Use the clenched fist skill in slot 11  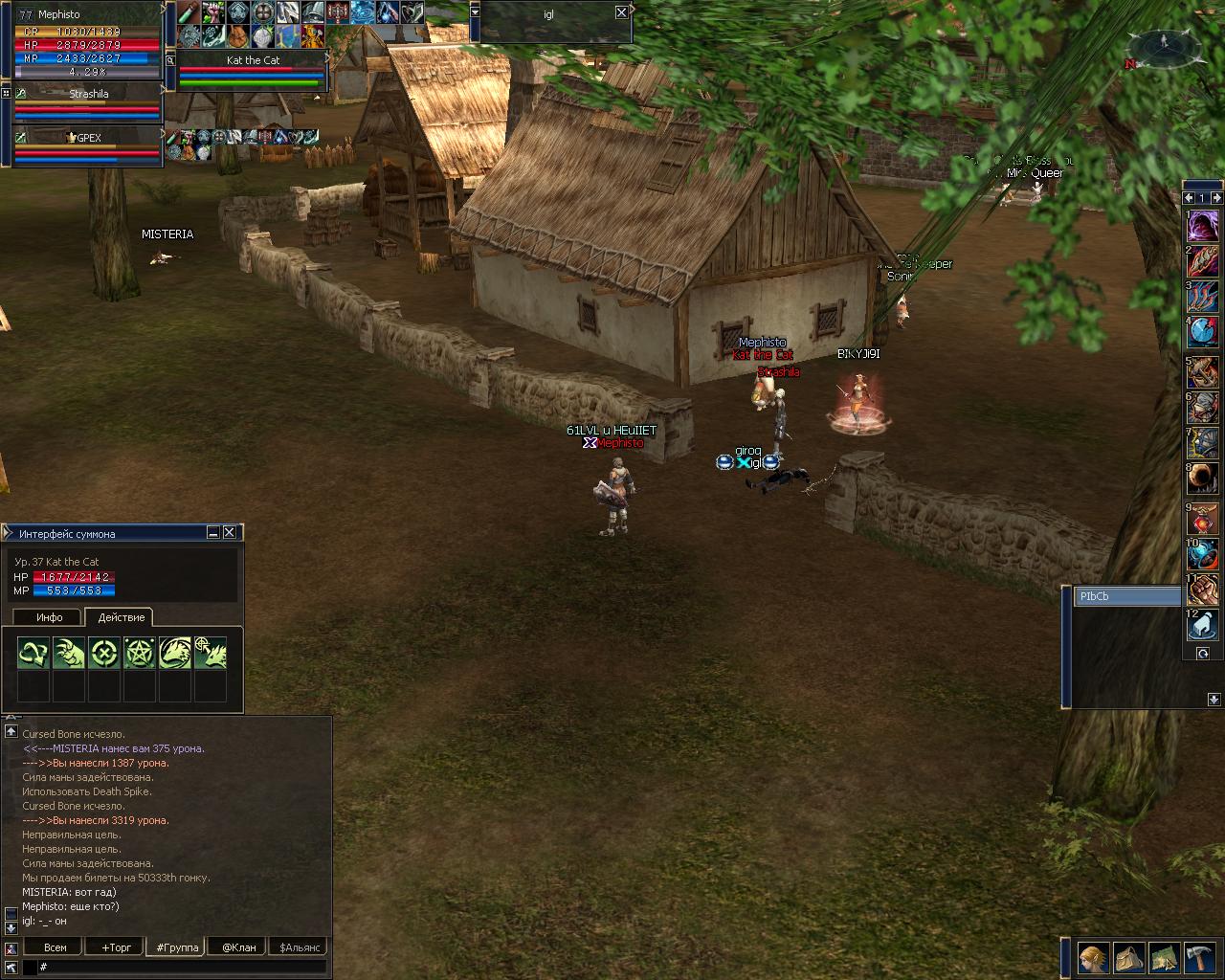1203,590
